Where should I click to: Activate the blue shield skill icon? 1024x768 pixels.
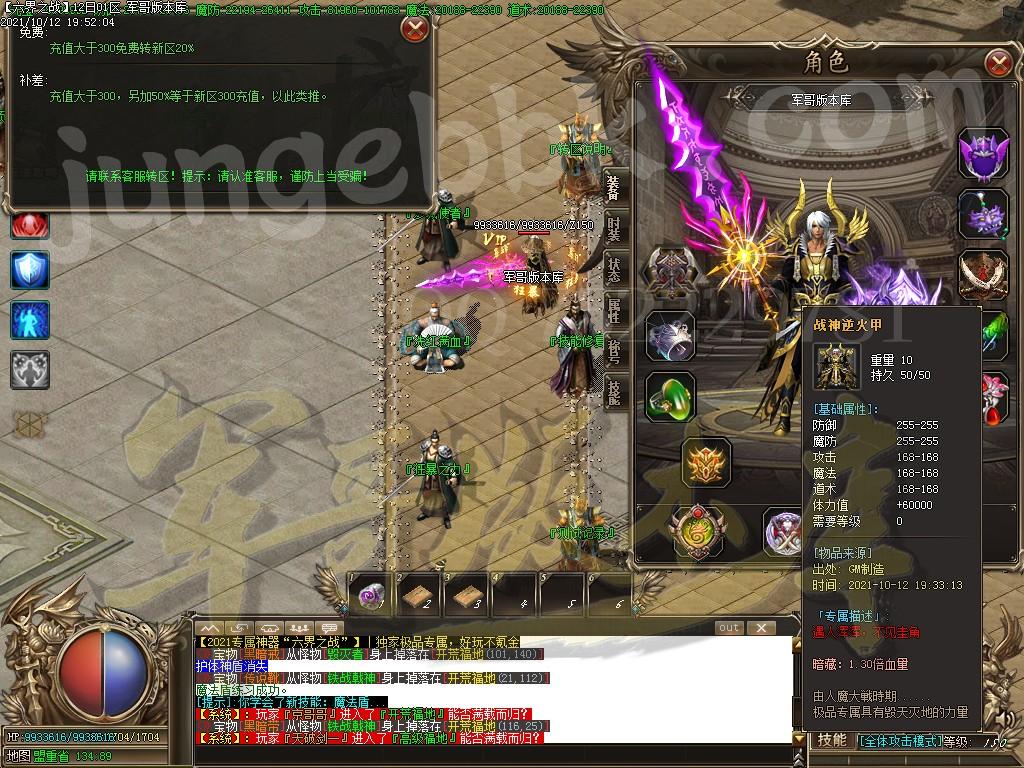pos(30,270)
